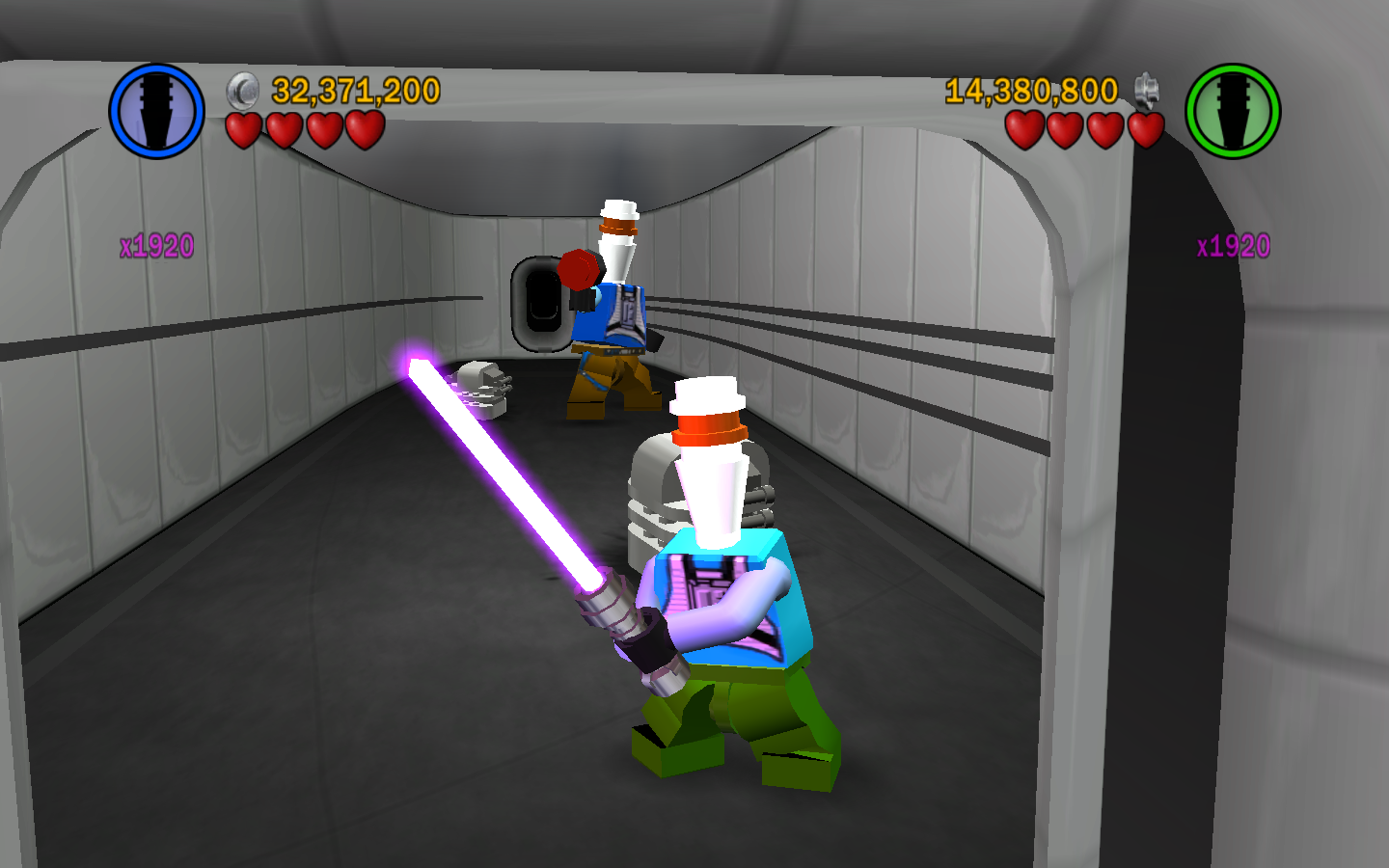Click player one's blue-ringed character portrait
Image resolution: width=1389 pixels, height=868 pixels.
pyautogui.click(x=156, y=111)
